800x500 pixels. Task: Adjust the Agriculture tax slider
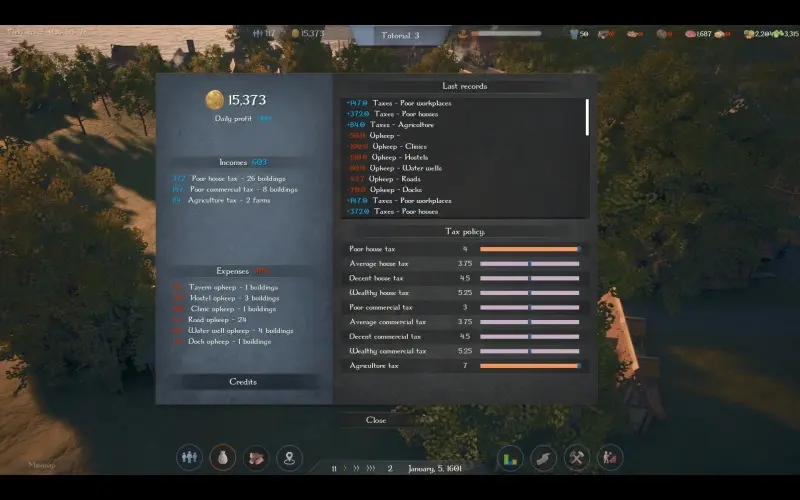tap(529, 366)
